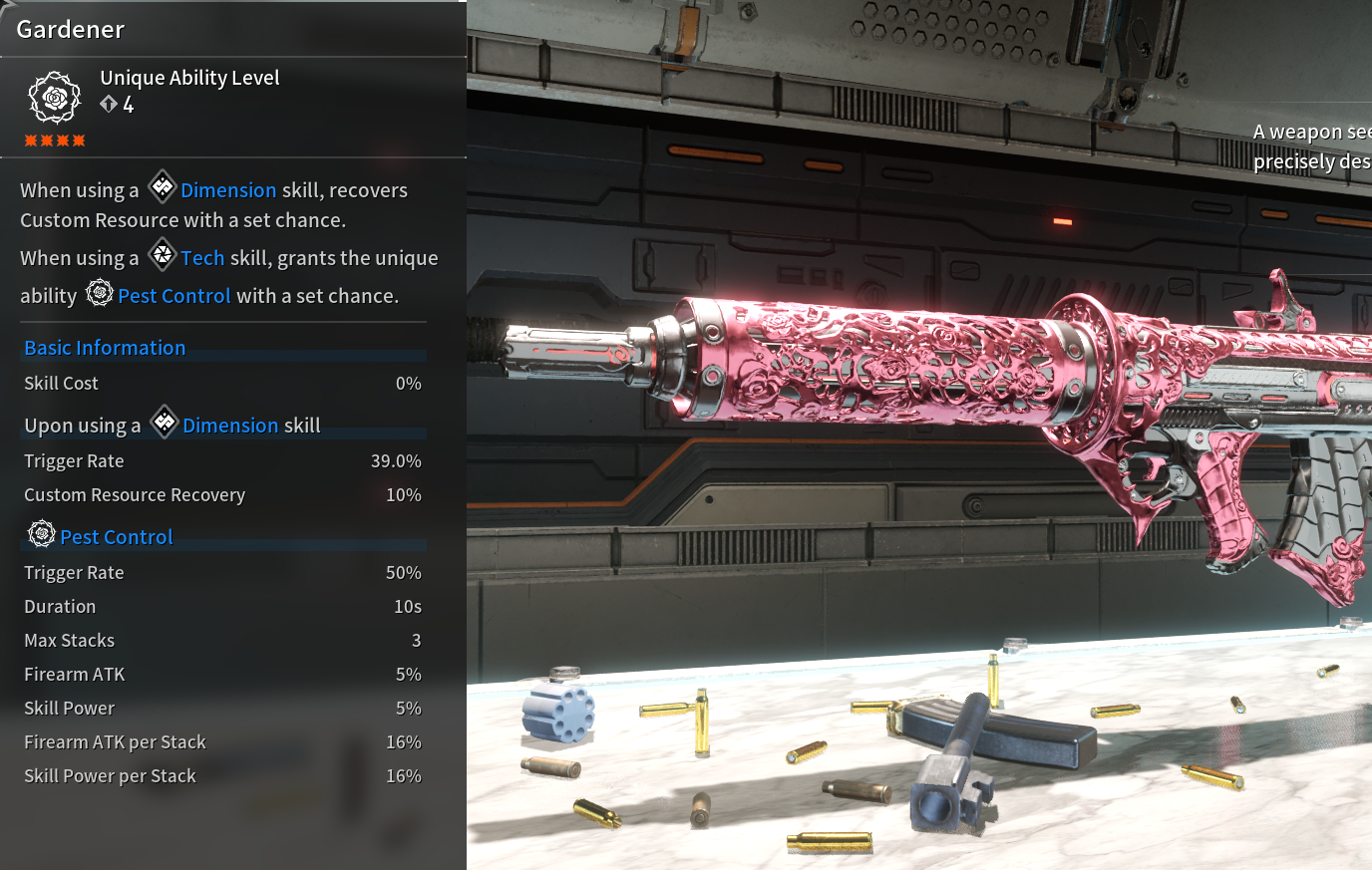Select the Dimension keyword in the ability description
Screen dimensions: 1372x870
point(228,190)
